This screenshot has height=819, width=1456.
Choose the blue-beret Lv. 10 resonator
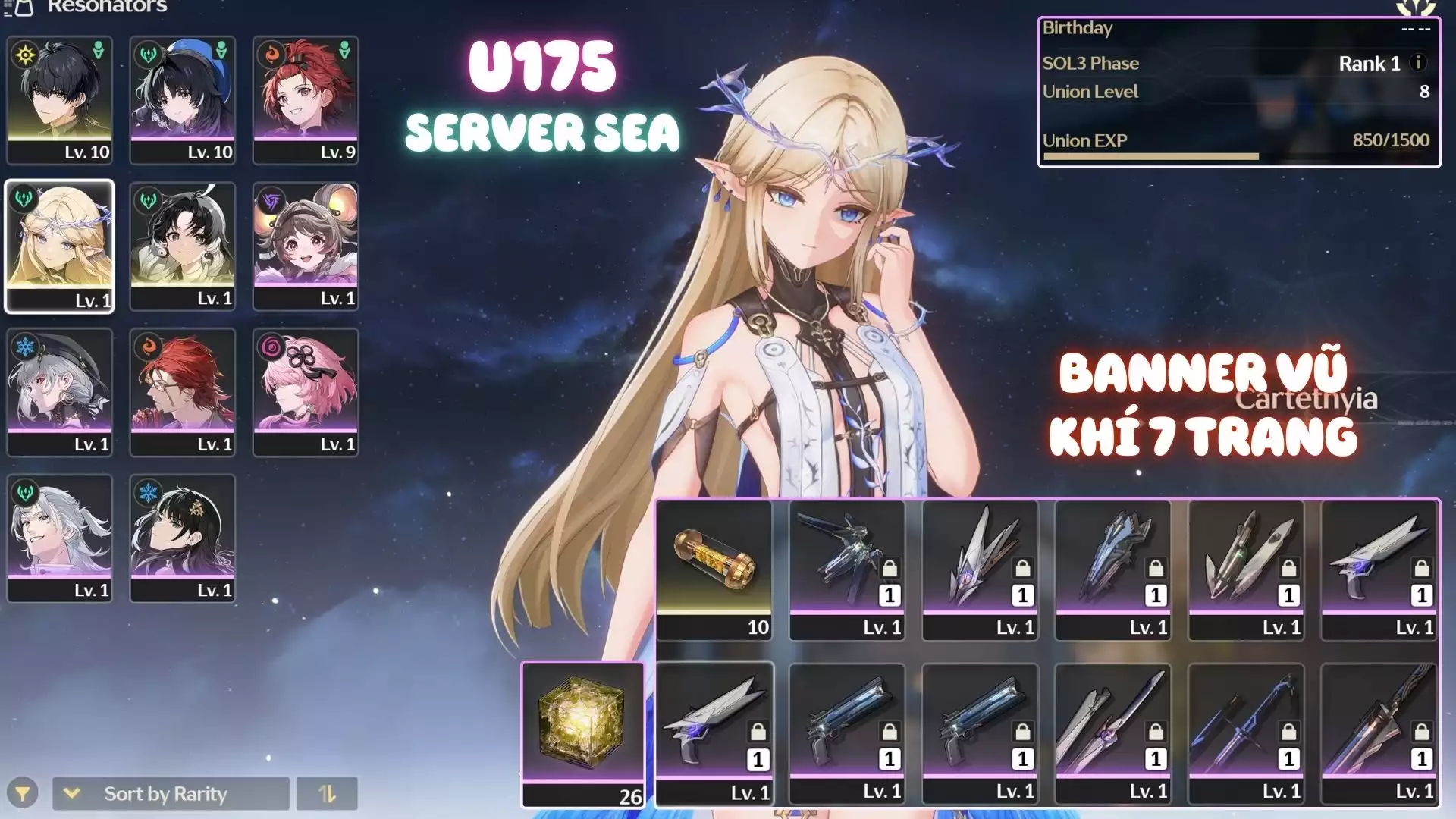182,99
